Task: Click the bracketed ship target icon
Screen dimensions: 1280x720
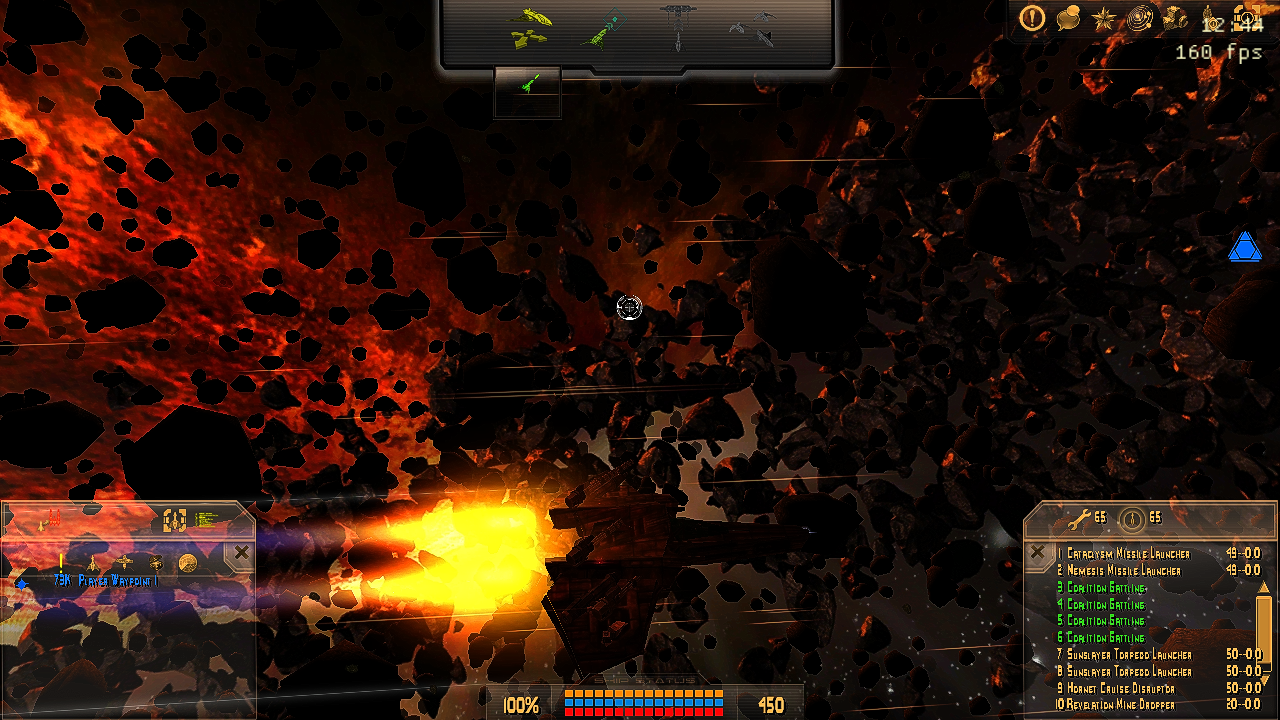Action: pos(175,519)
